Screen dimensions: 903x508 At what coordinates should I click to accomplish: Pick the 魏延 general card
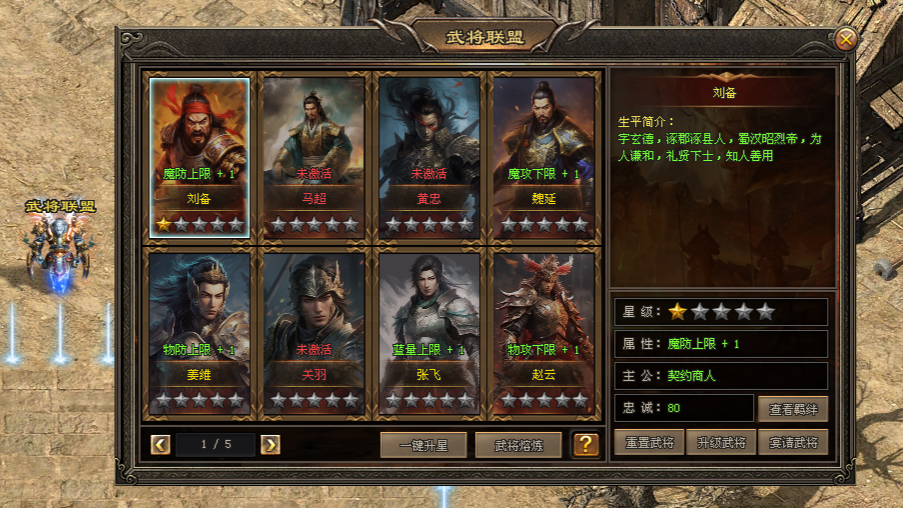544,156
